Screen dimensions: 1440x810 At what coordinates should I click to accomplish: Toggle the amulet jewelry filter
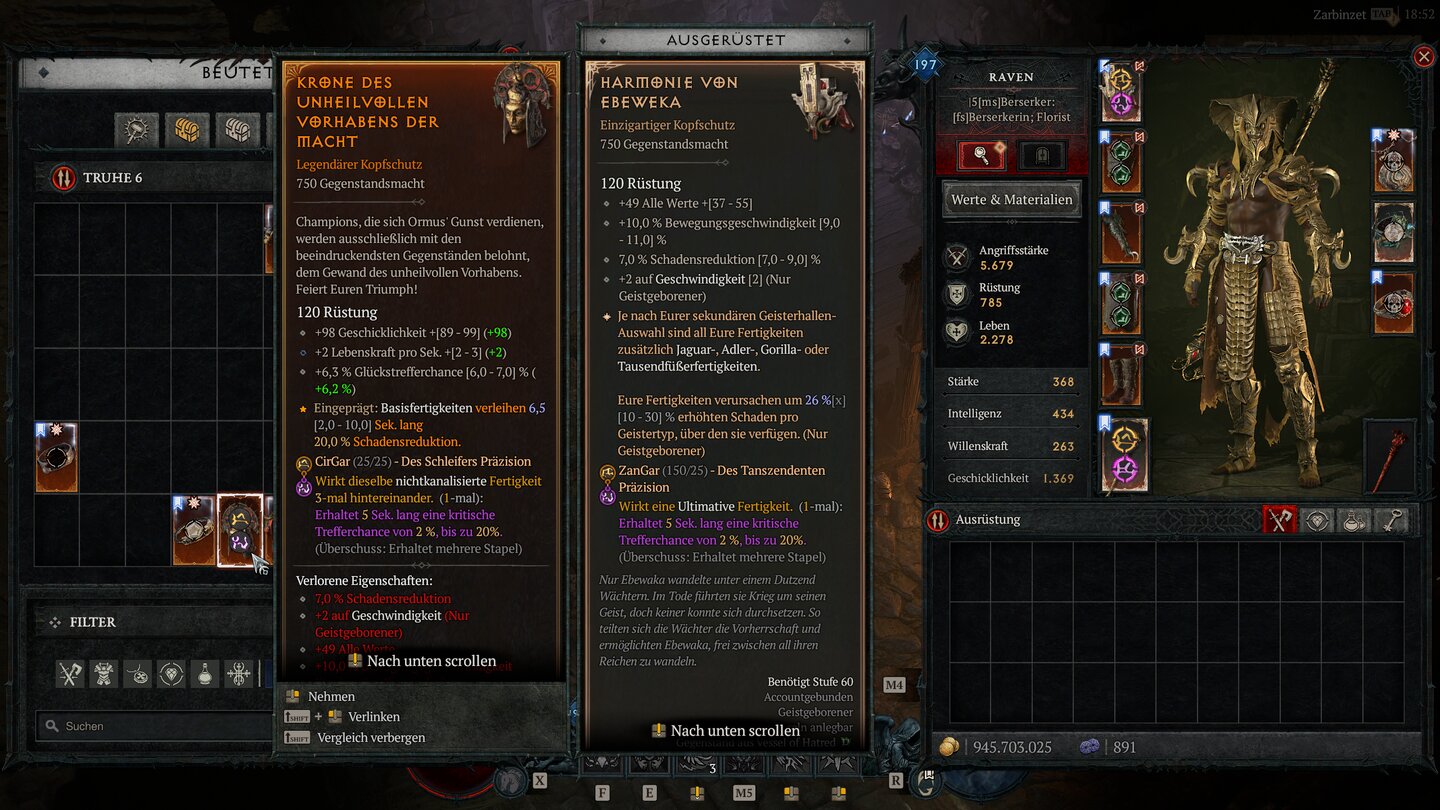click(137, 673)
